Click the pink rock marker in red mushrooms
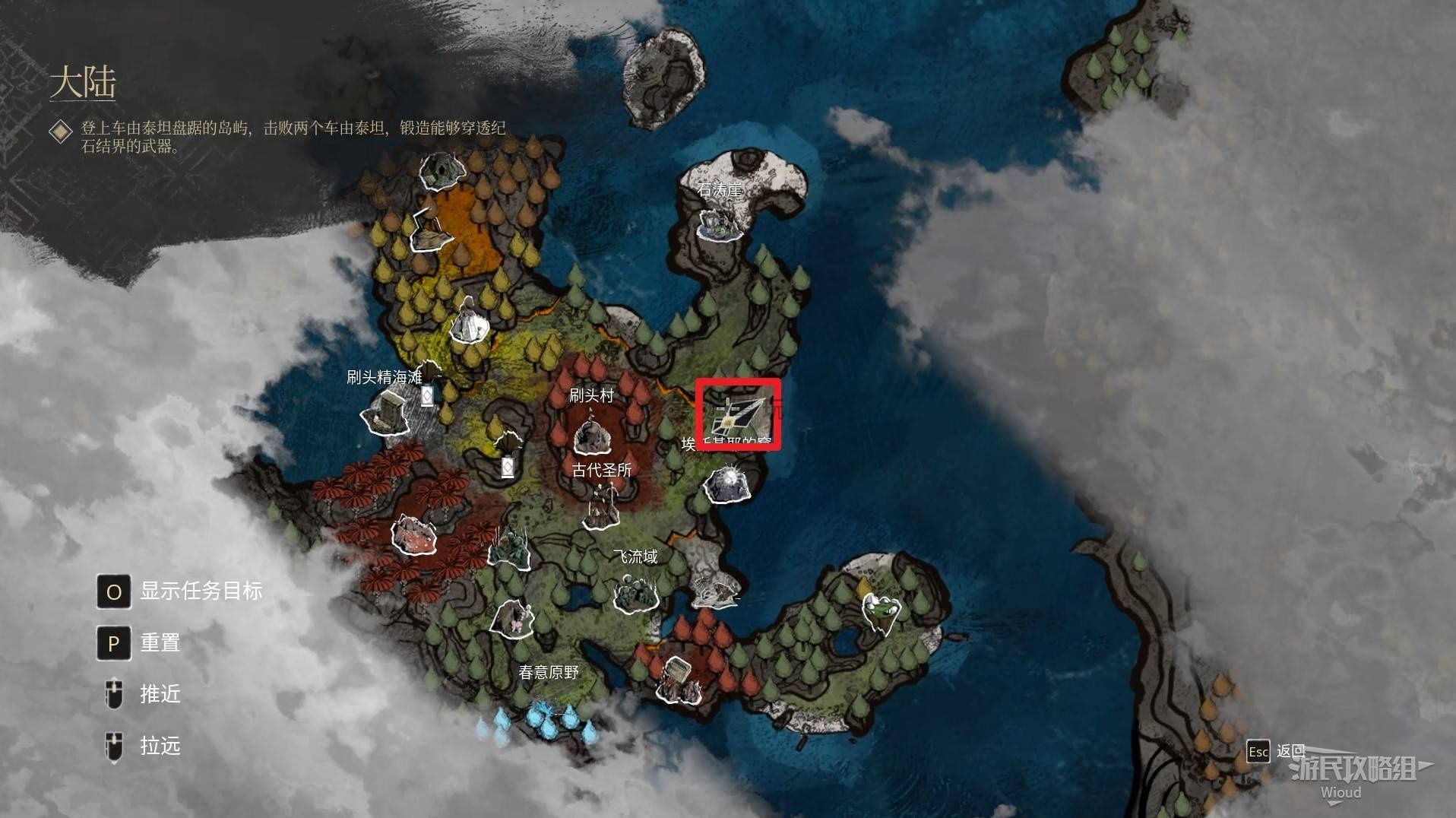The width and height of the screenshot is (1456, 818). pos(414,534)
